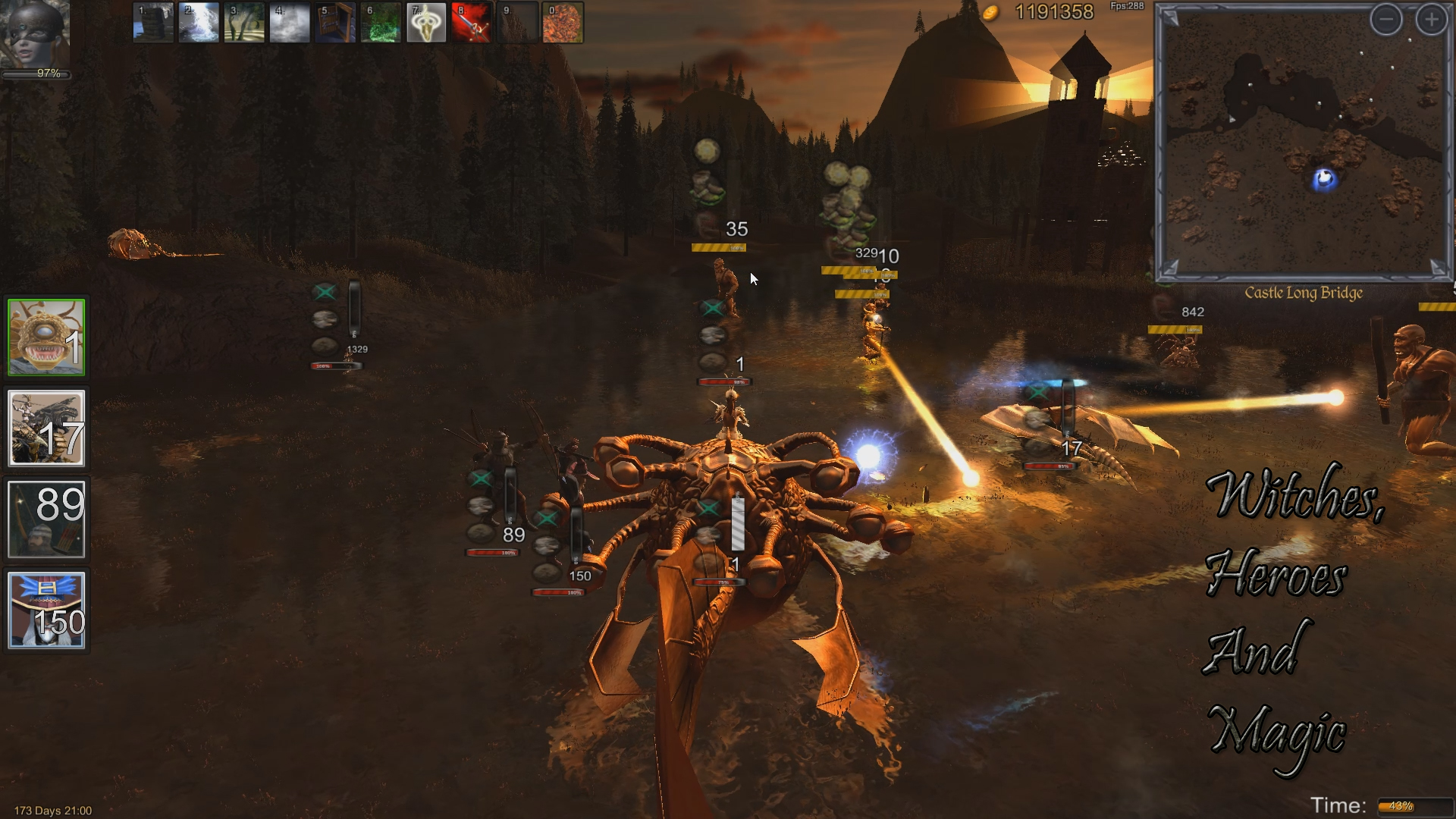The image size is (1456, 819).
Task: Select the orange lava spell in slot 0
Action: pos(563,23)
